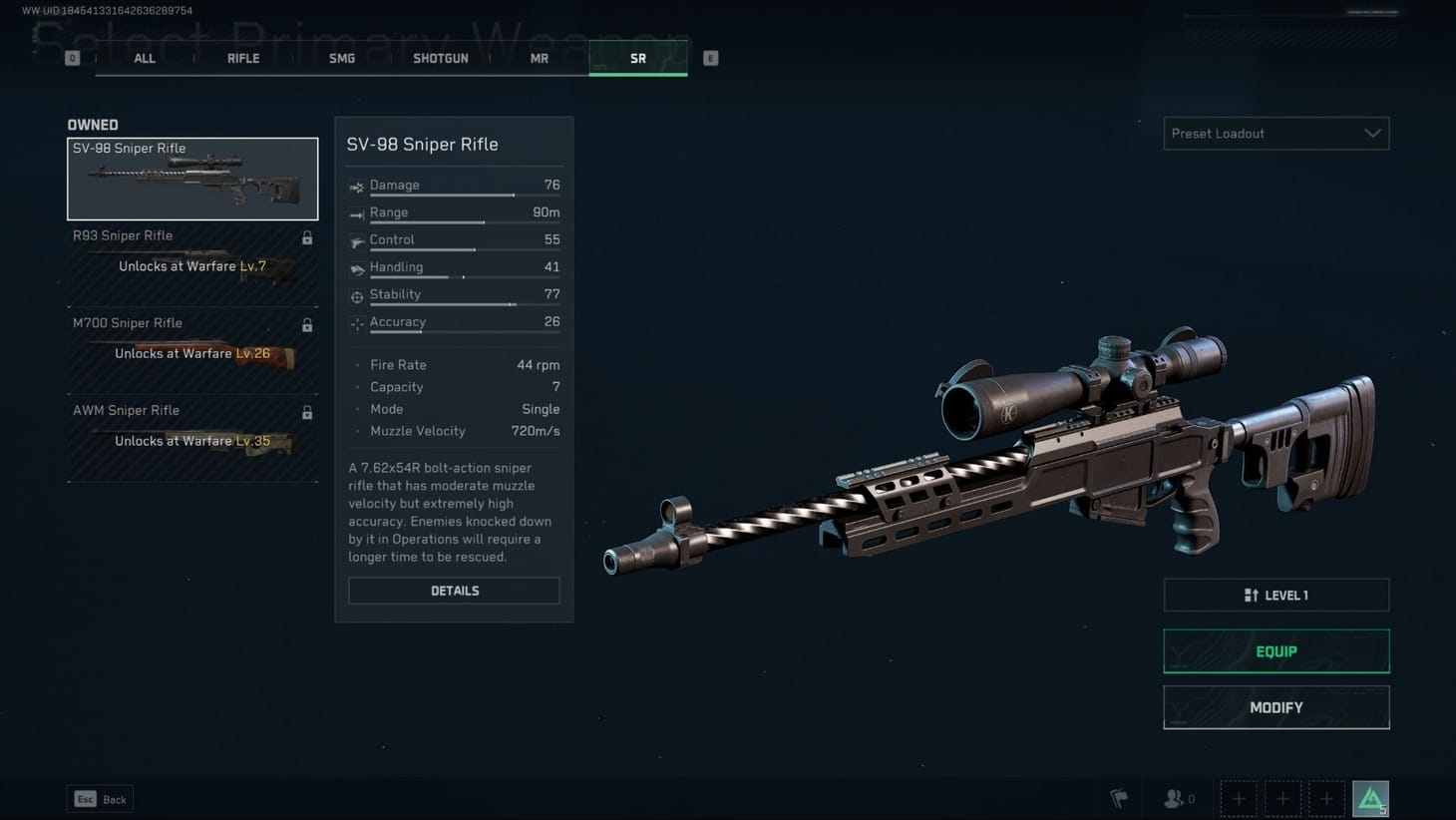Image resolution: width=1456 pixels, height=820 pixels.
Task: Click the Damage stat icon
Action: [357, 185]
